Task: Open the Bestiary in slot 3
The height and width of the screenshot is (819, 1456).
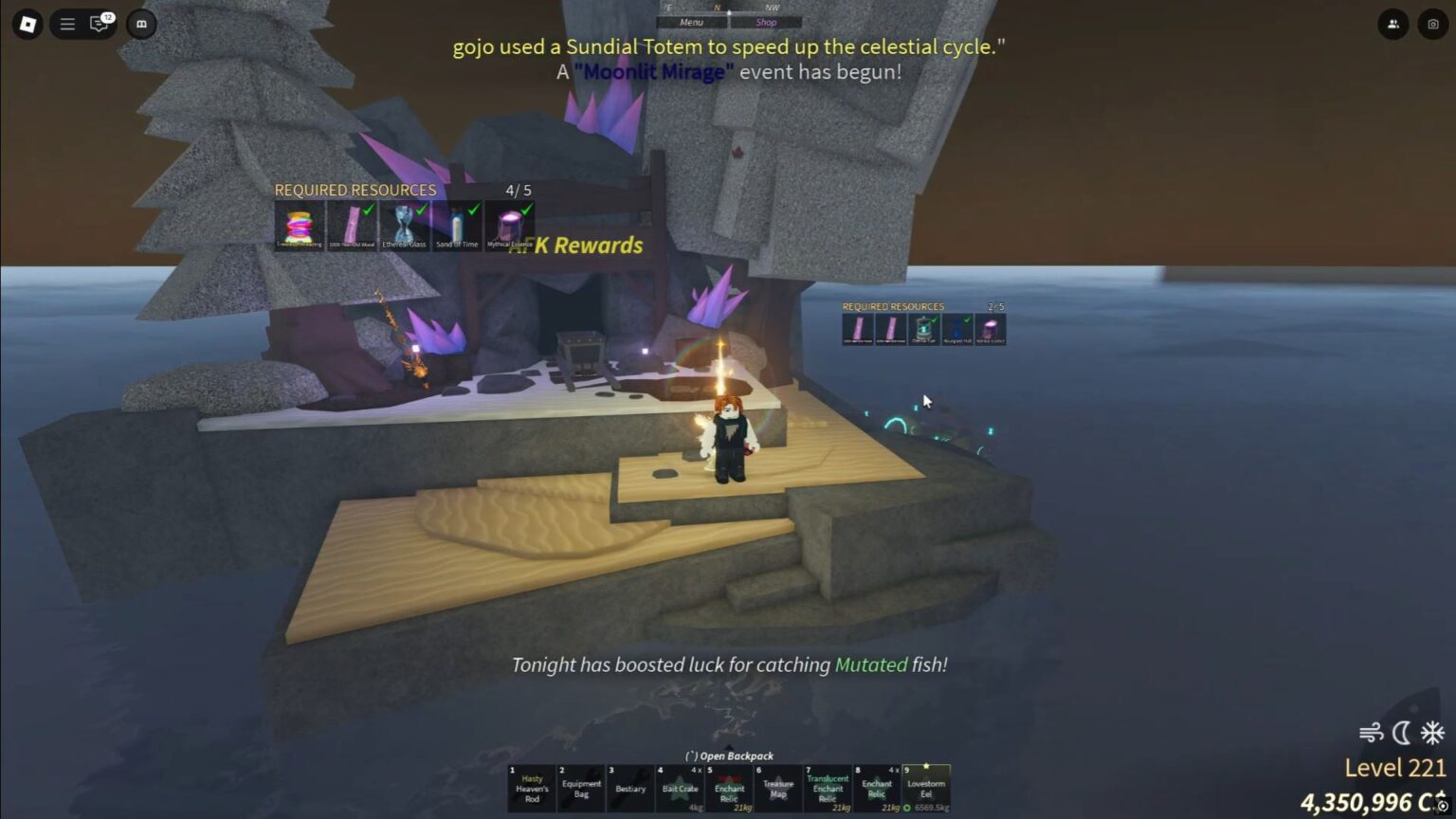Action: [x=630, y=788]
